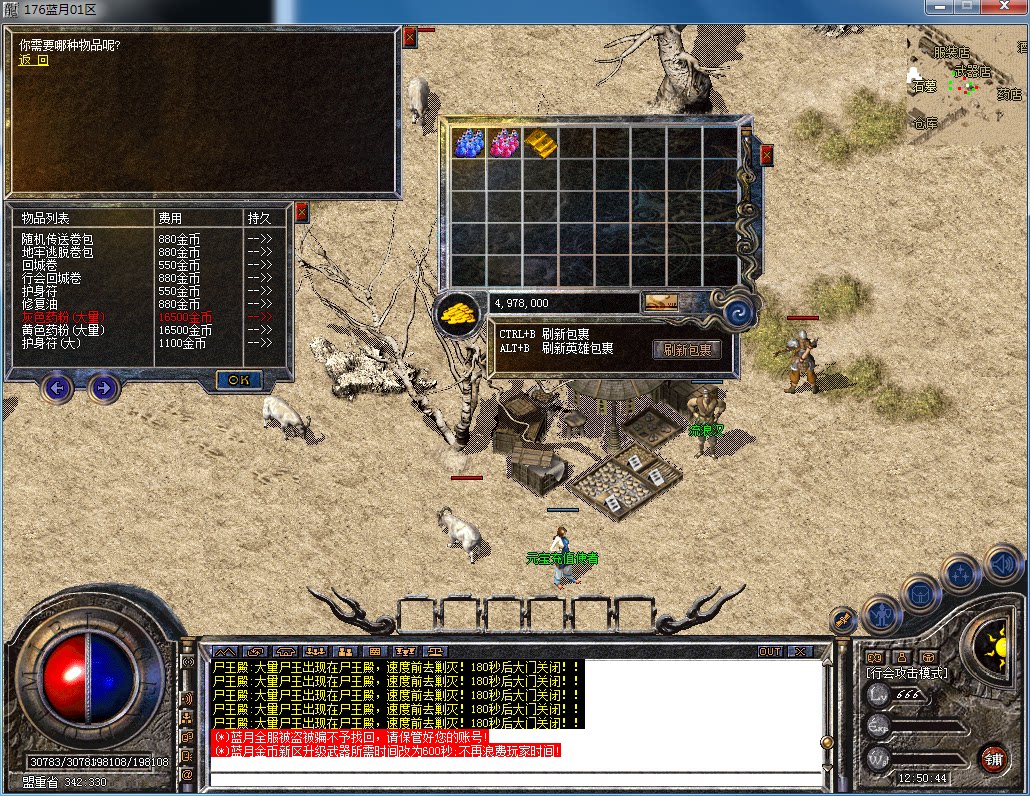Close the NPC dialog window
This screenshot has width=1030, height=796.
coord(409,37)
